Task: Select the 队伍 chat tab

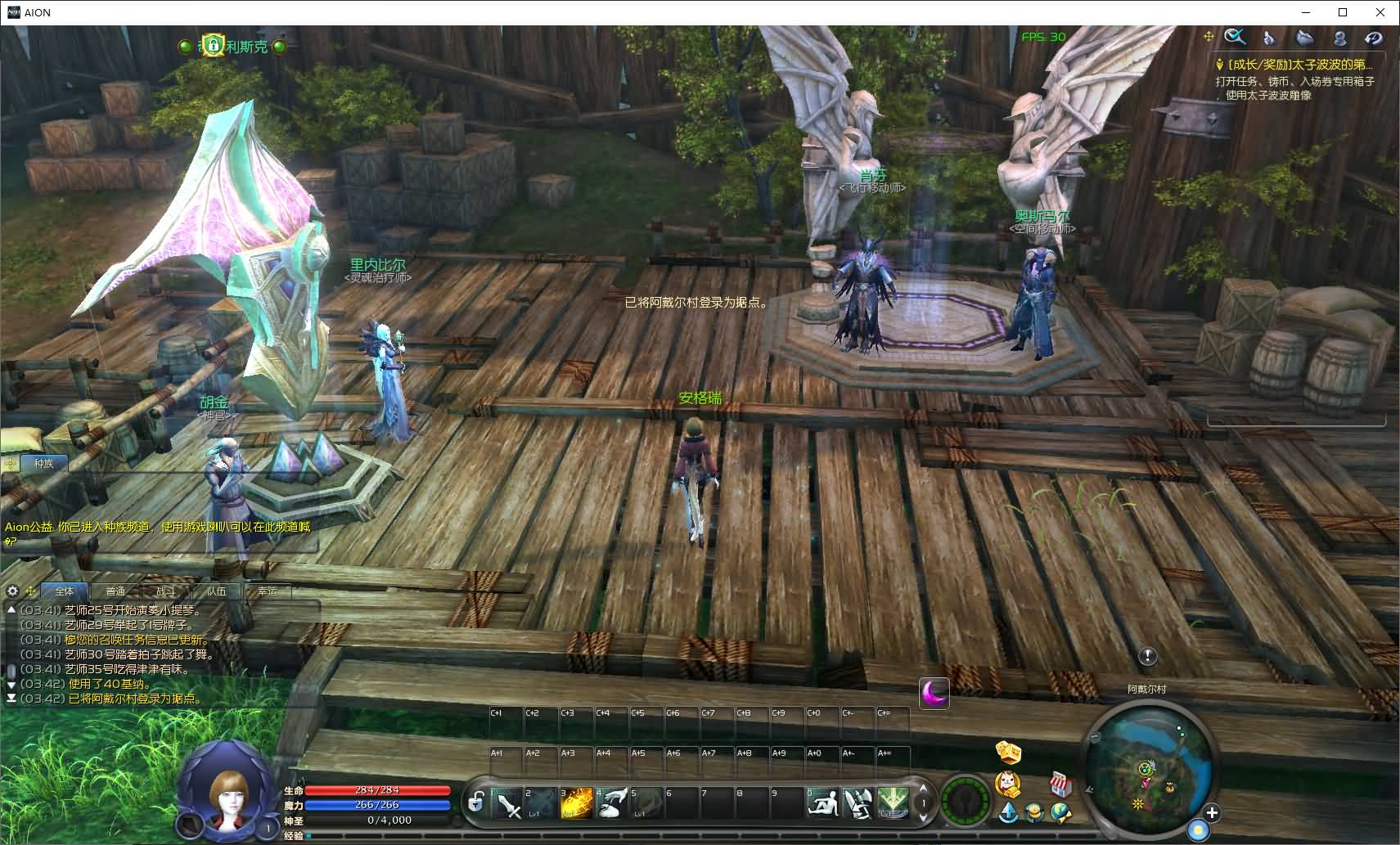Action: pos(216,591)
